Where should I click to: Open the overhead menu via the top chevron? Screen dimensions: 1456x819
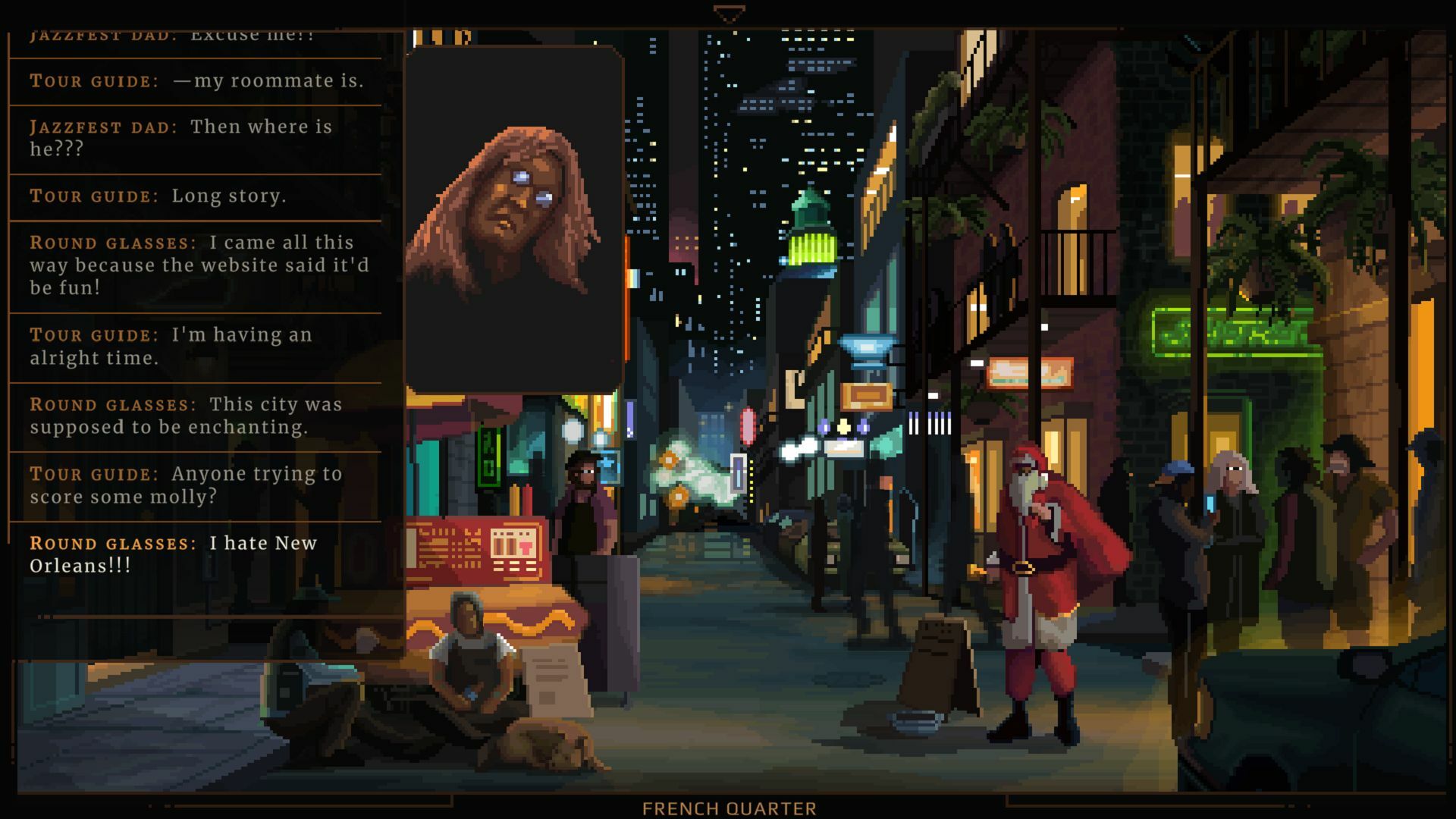click(x=728, y=11)
